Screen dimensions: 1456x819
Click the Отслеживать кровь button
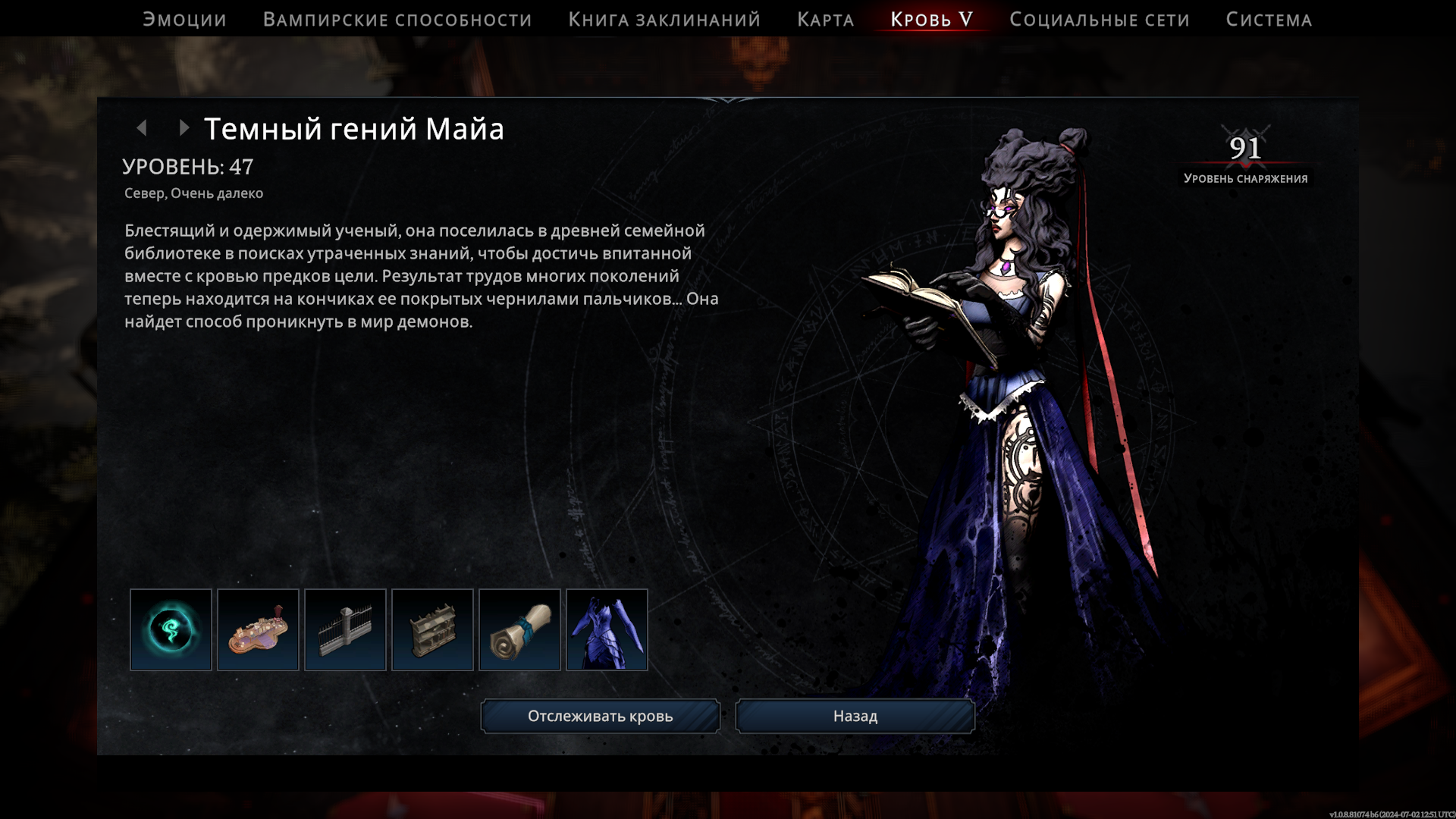pyautogui.click(x=600, y=716)
